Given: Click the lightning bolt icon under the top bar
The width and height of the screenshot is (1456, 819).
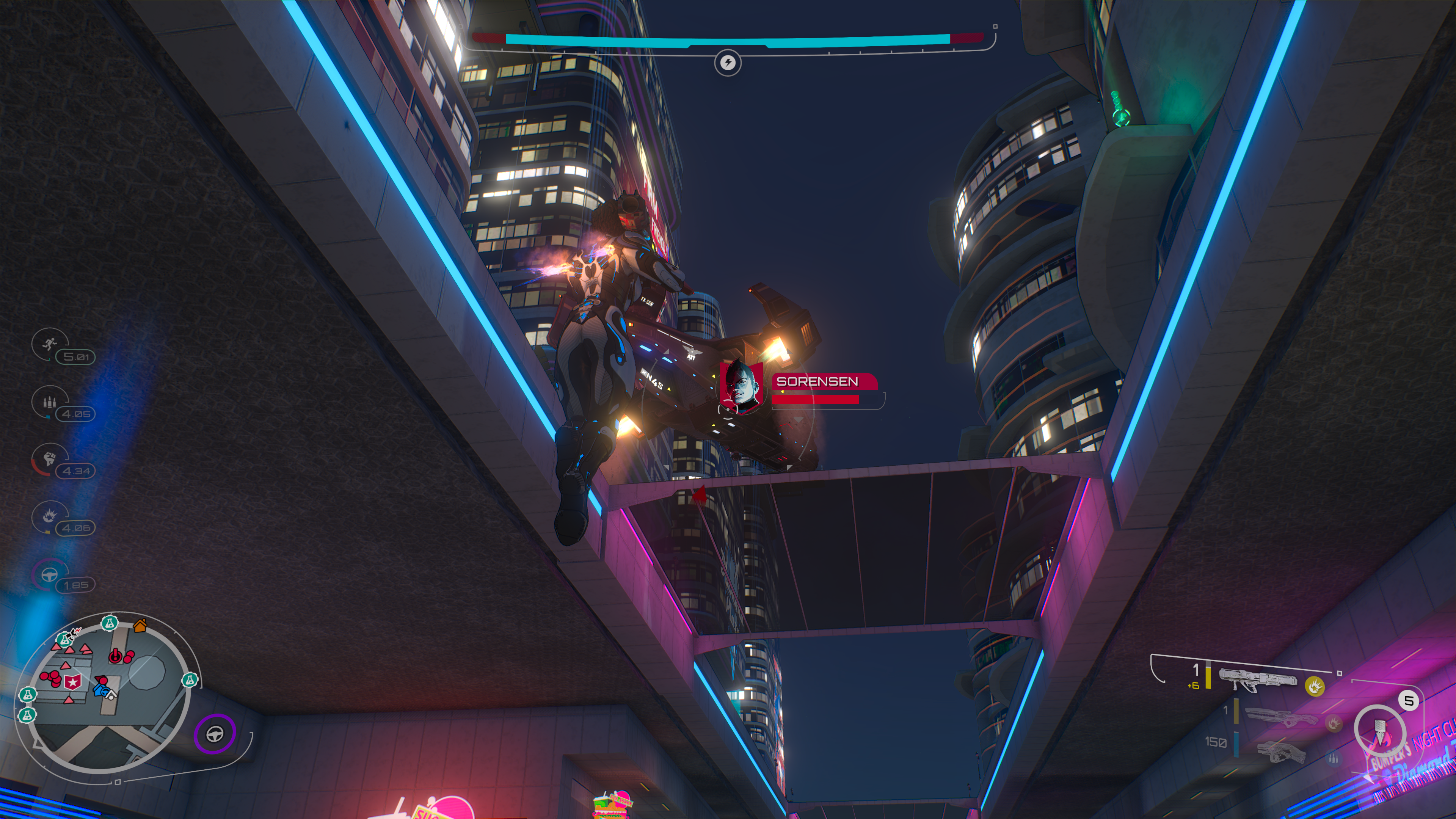Looking at the screenshot, I should coord(728,62).
